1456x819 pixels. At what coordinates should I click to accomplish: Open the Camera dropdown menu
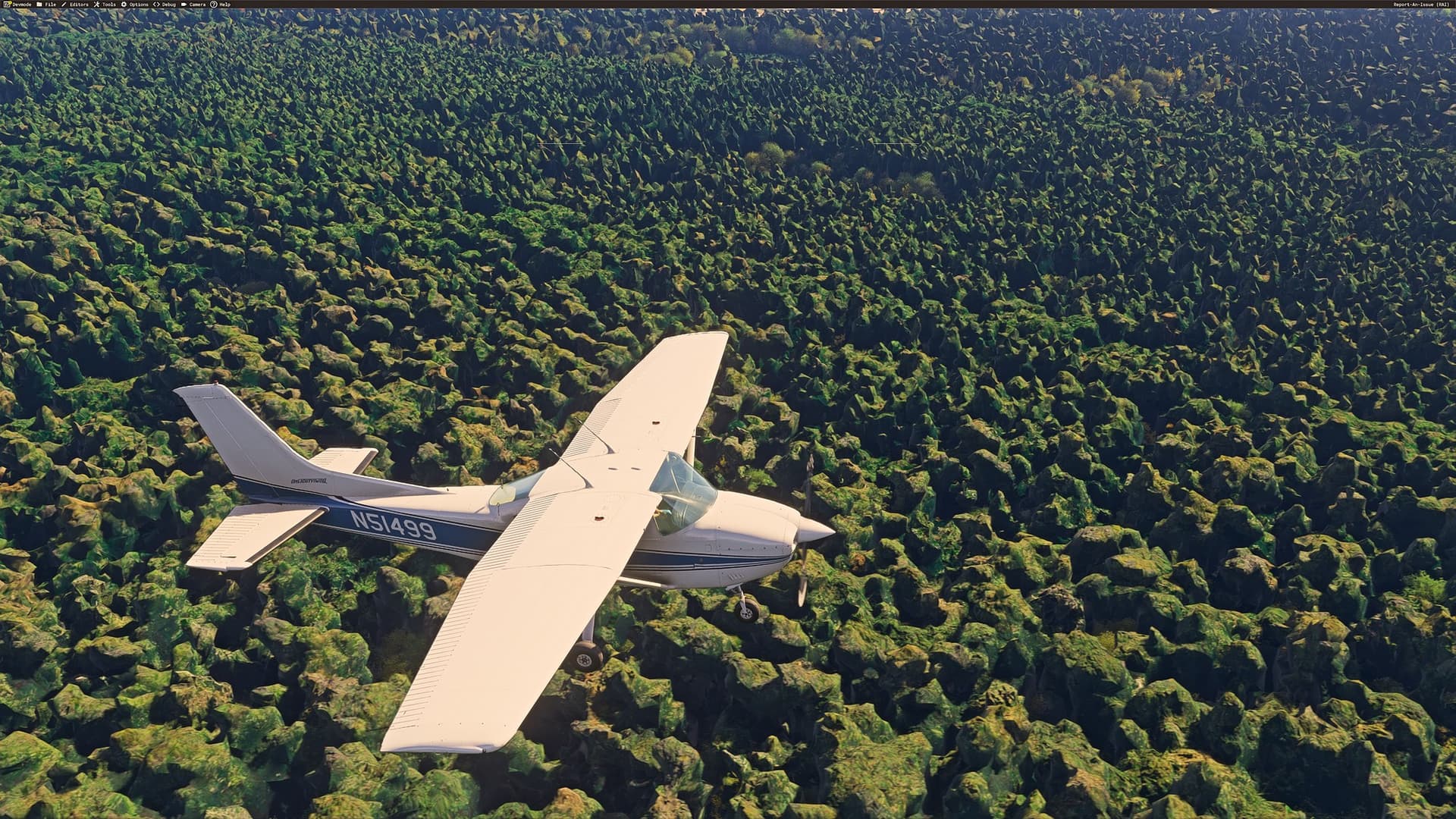click(196, 4)
